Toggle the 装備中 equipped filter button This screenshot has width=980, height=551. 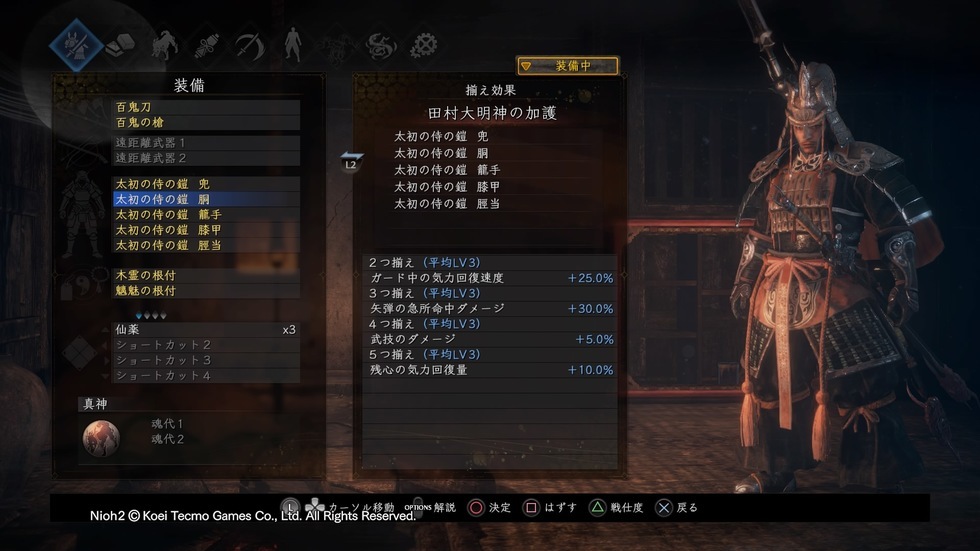coord(567,66)
